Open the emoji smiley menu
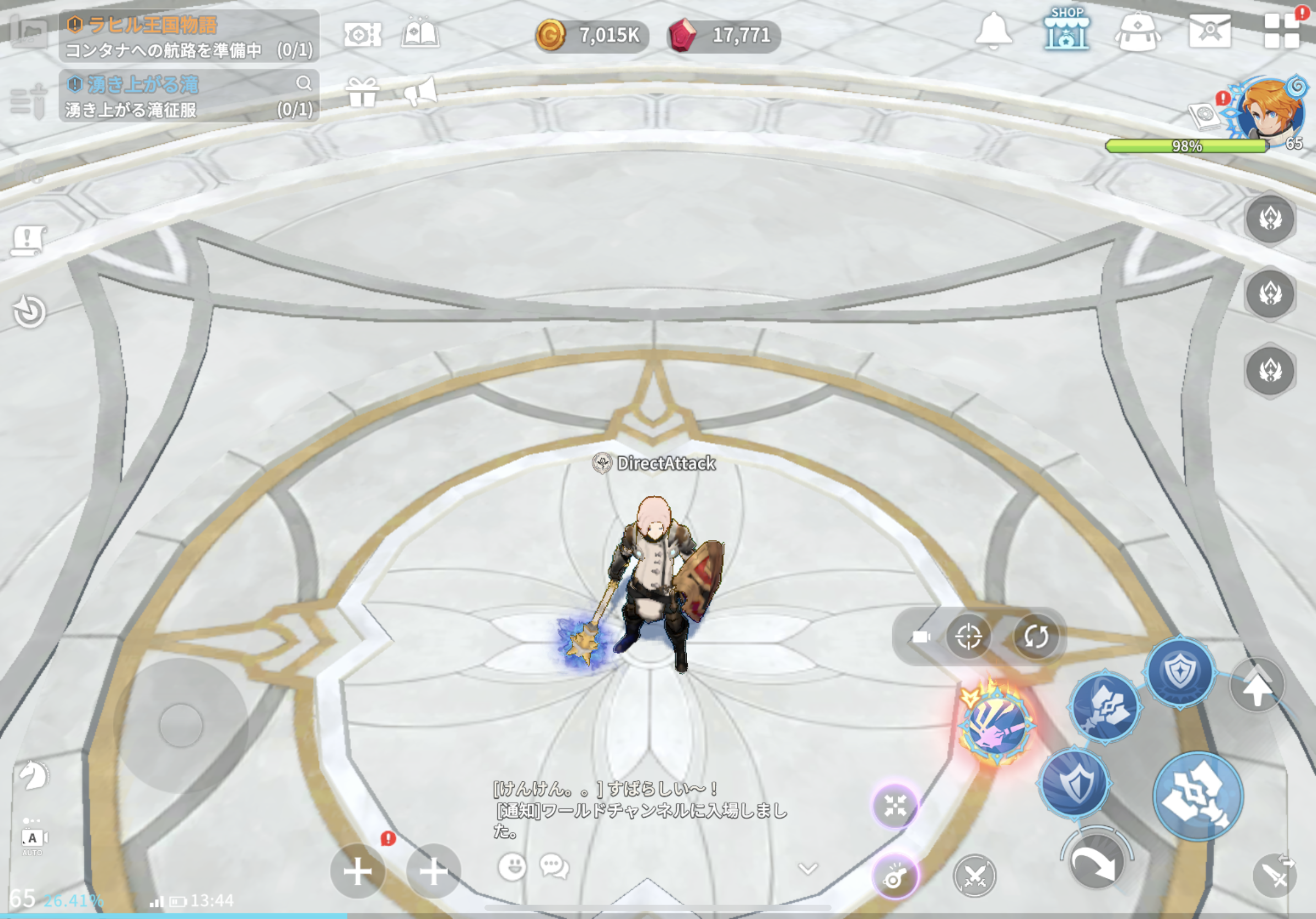Viewport: 1316px width, 919px height. [x=512, y=866]
